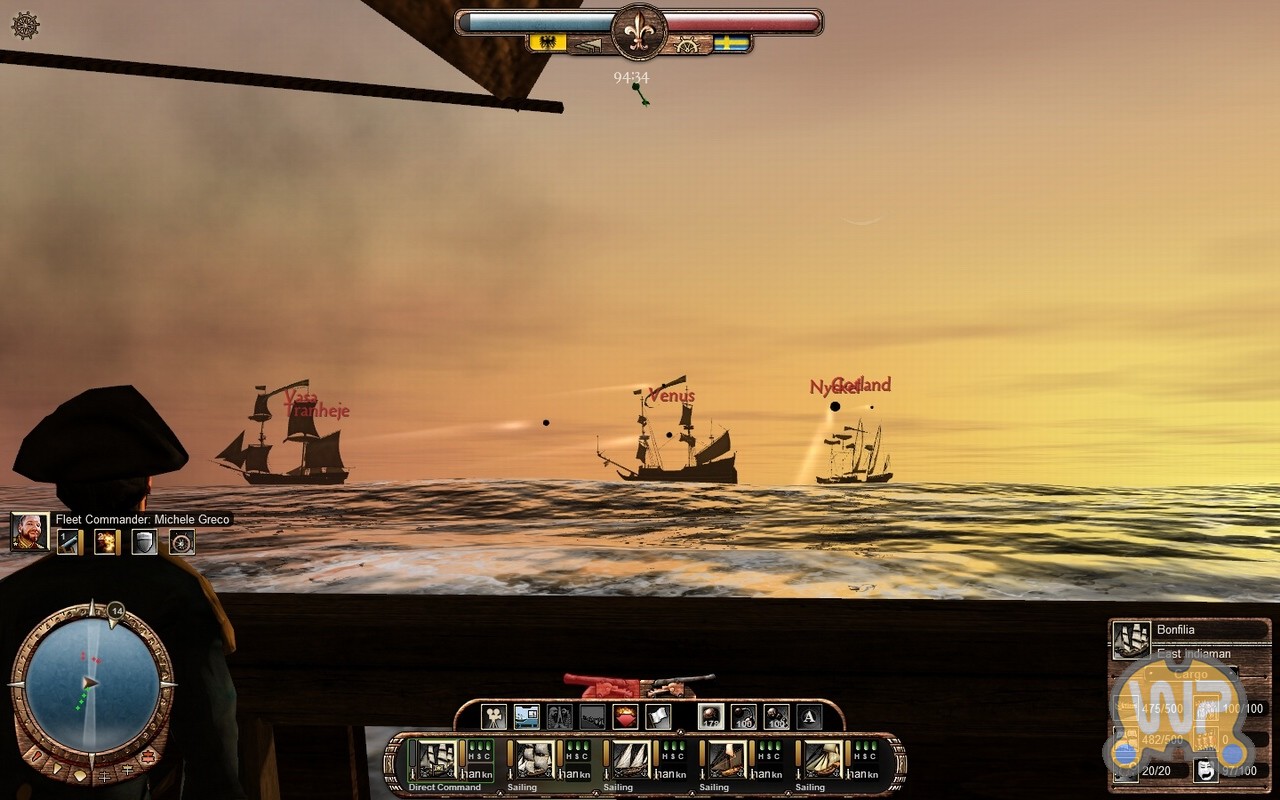Activate the cannon ability numbered 1
1280x800 pixels.
click(x=68, y=542)
